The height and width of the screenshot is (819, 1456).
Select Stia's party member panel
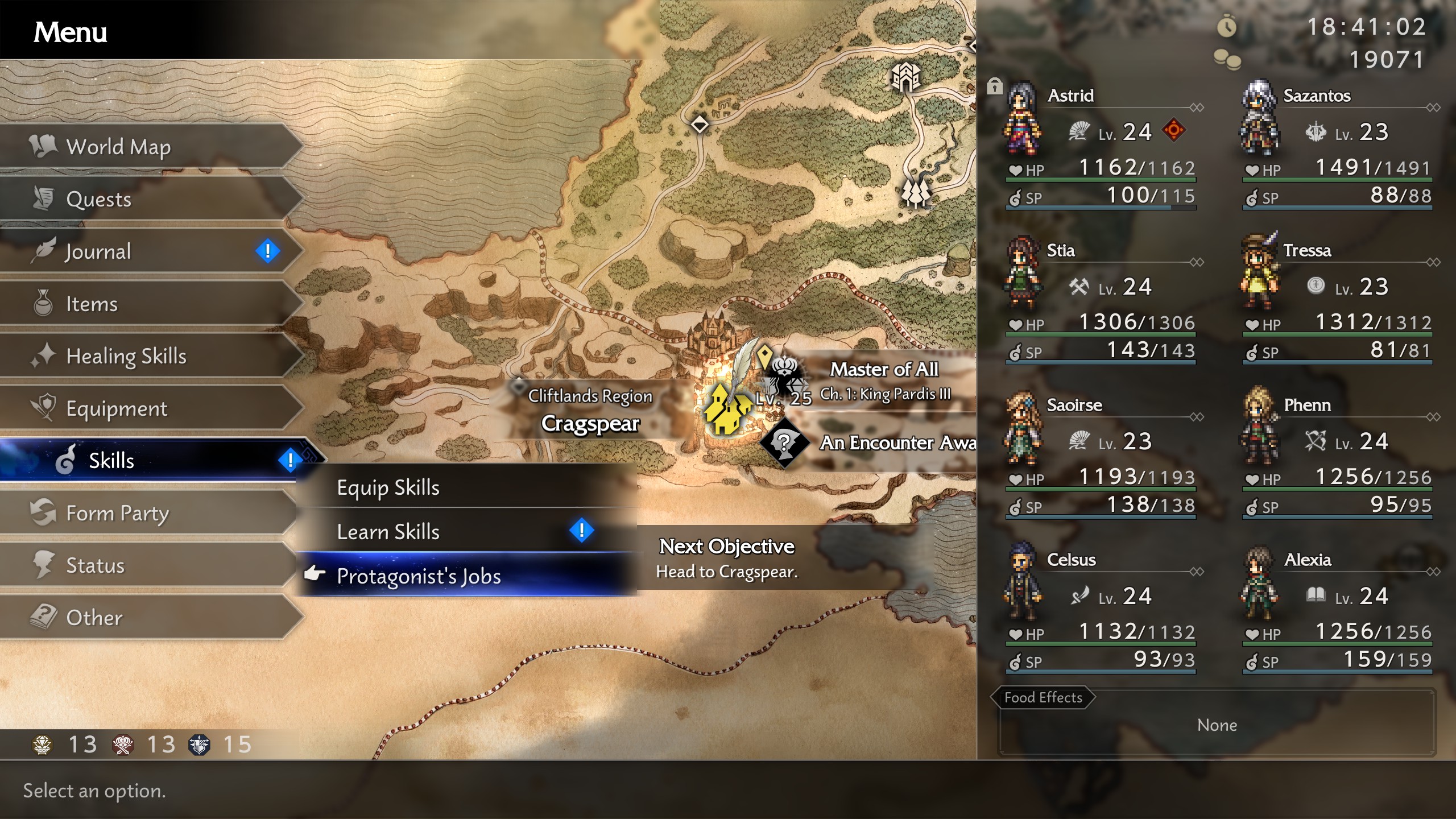(x=1101, y=303)
